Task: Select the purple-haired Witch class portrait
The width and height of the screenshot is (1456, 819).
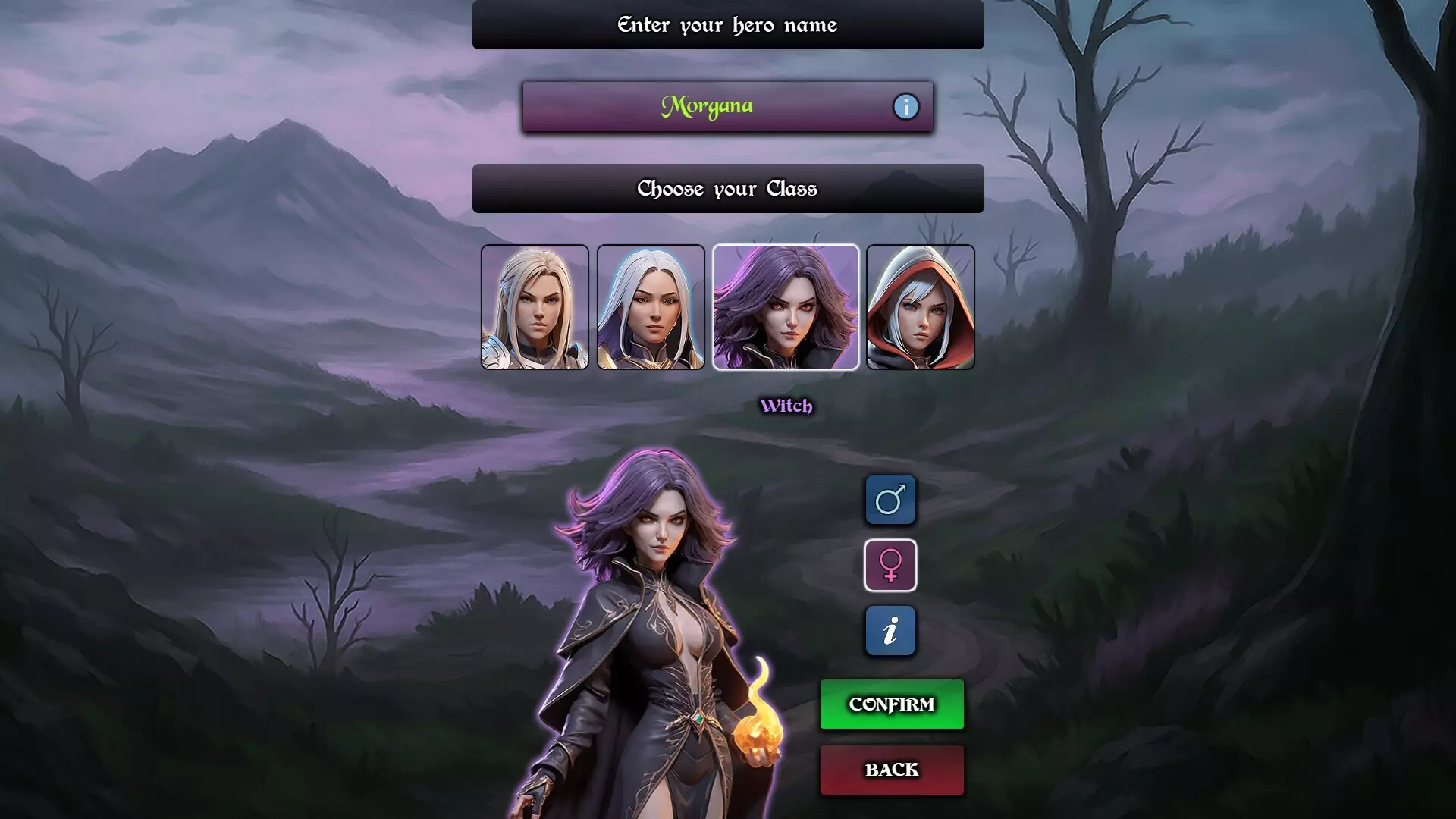Action: click(x=786, y=306)
